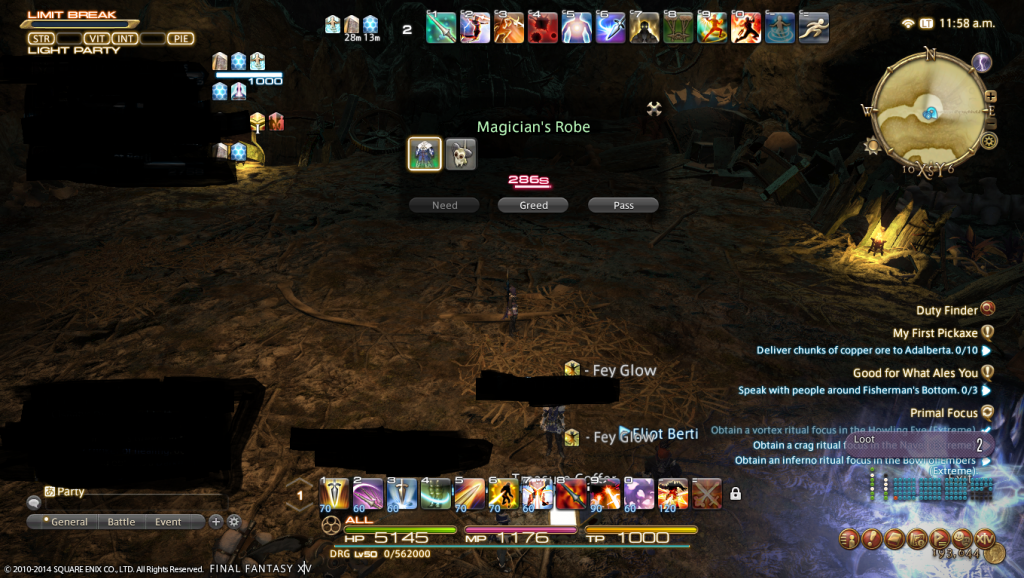This screenshot has width=1024, height=578.
Task: Select the skull mask loot item
Action: click(461, 154)
